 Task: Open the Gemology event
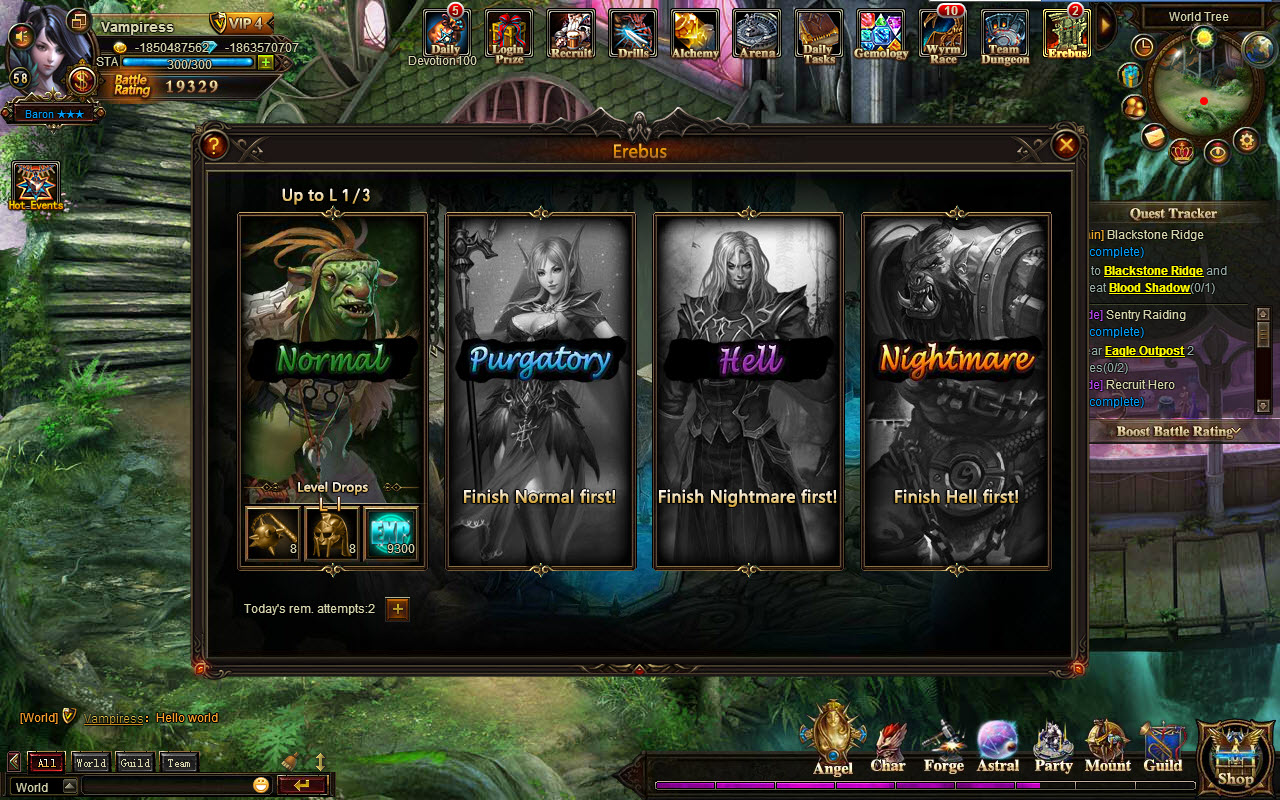[x=881, y=30]
